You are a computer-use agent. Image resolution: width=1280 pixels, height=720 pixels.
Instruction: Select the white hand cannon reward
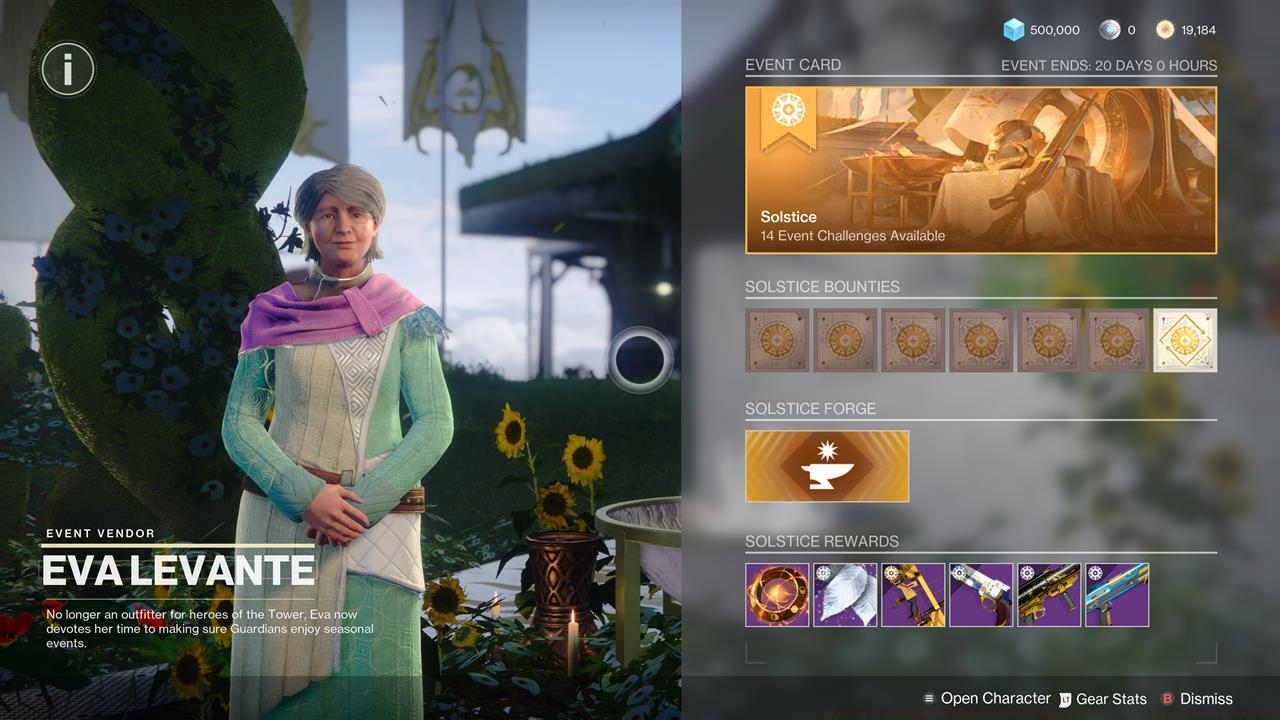click(981, 594)
